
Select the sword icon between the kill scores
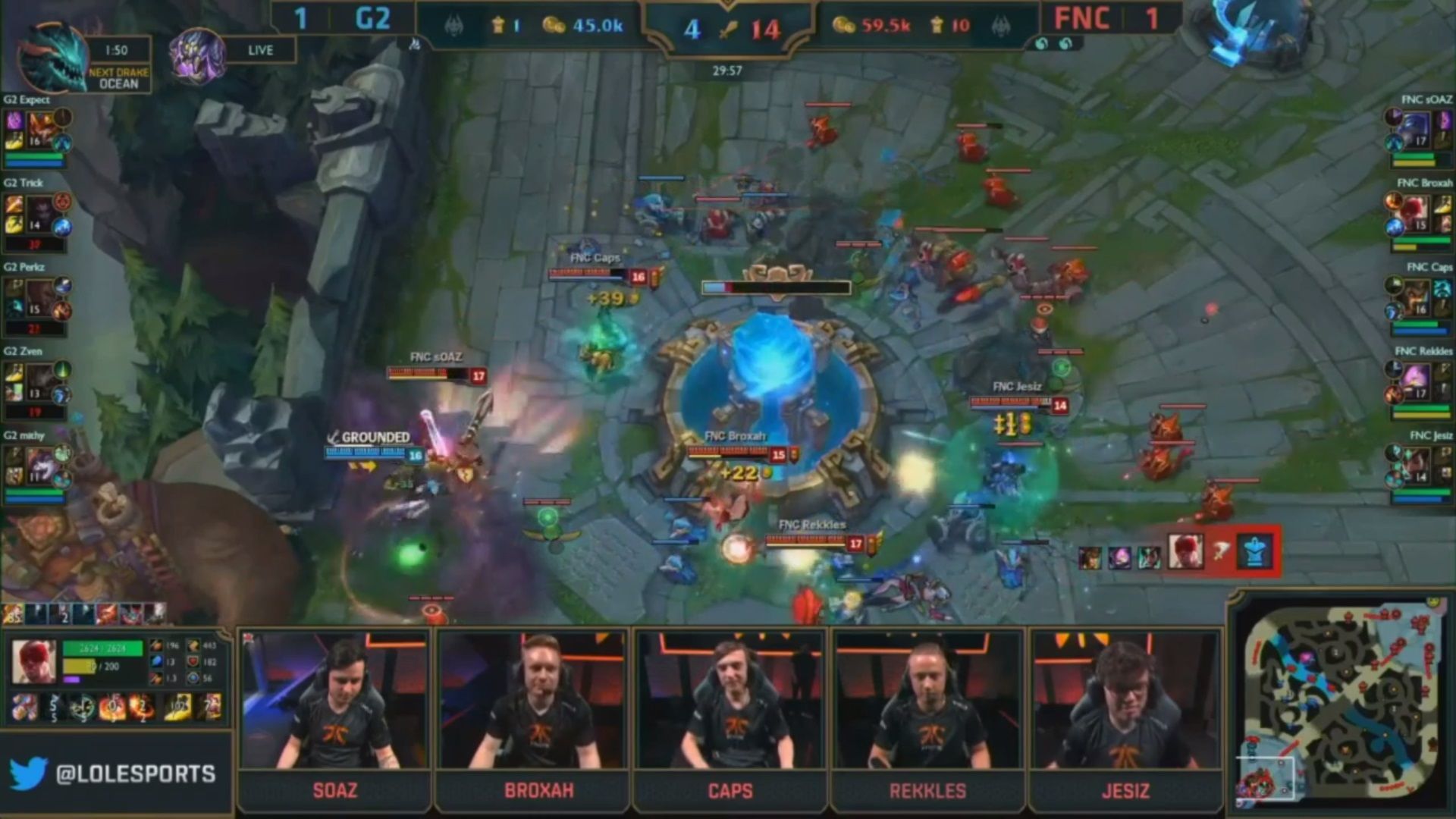pos(730,29)
